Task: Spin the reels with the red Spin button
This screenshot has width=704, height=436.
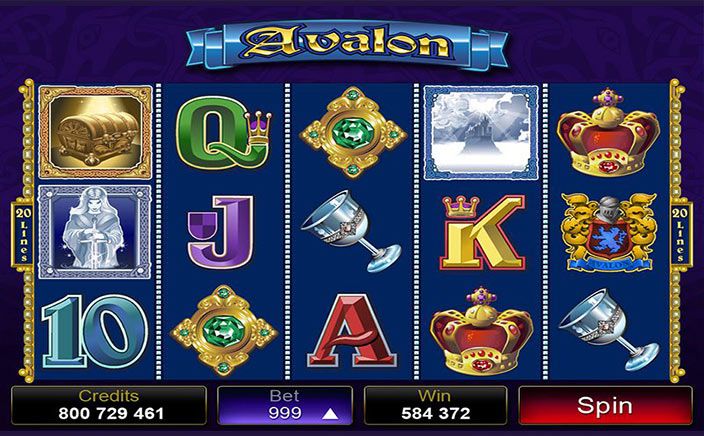Action: click(x=604, y=406)
